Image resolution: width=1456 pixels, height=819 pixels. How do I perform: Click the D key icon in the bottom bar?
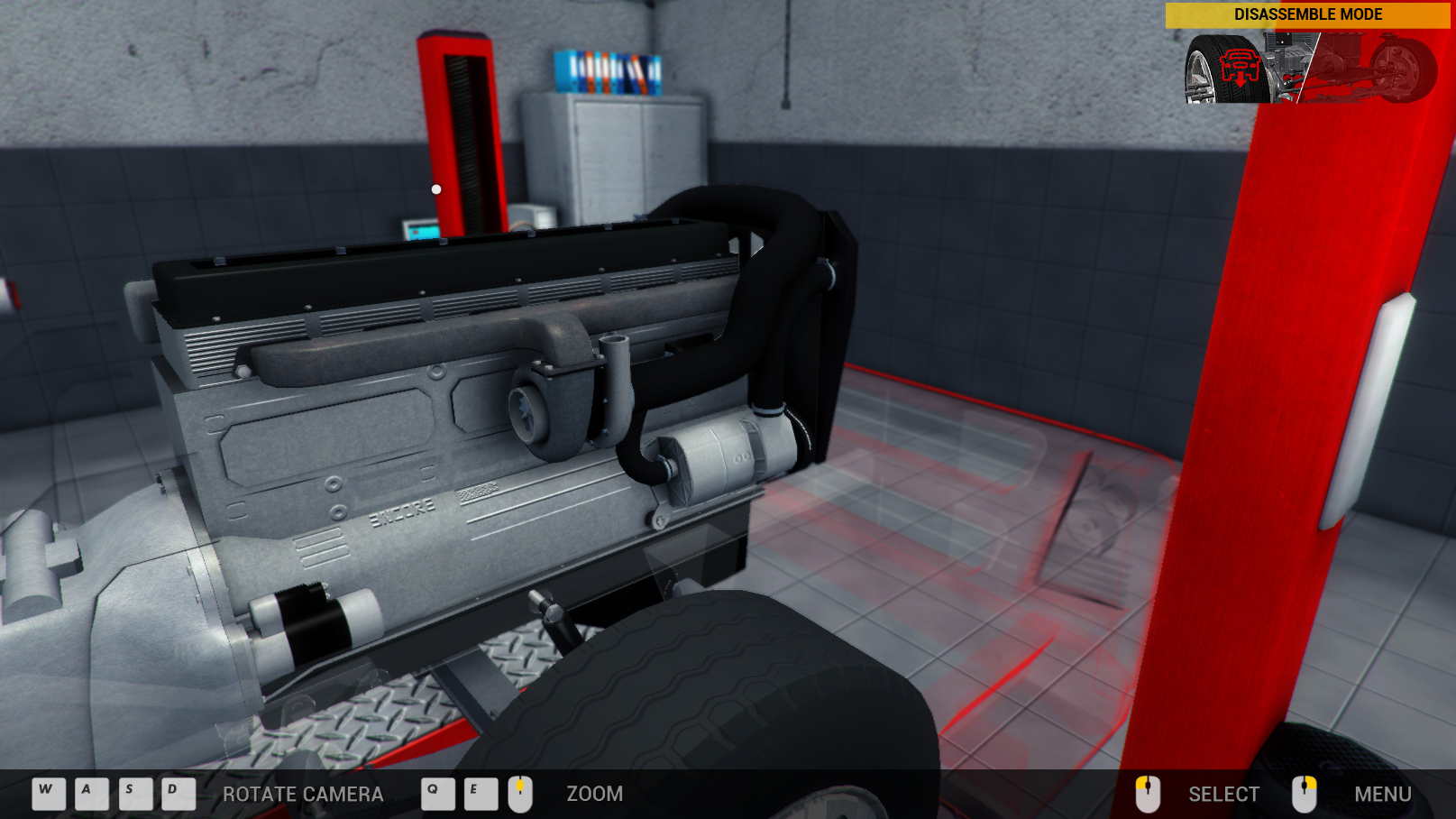click(171, 794)
